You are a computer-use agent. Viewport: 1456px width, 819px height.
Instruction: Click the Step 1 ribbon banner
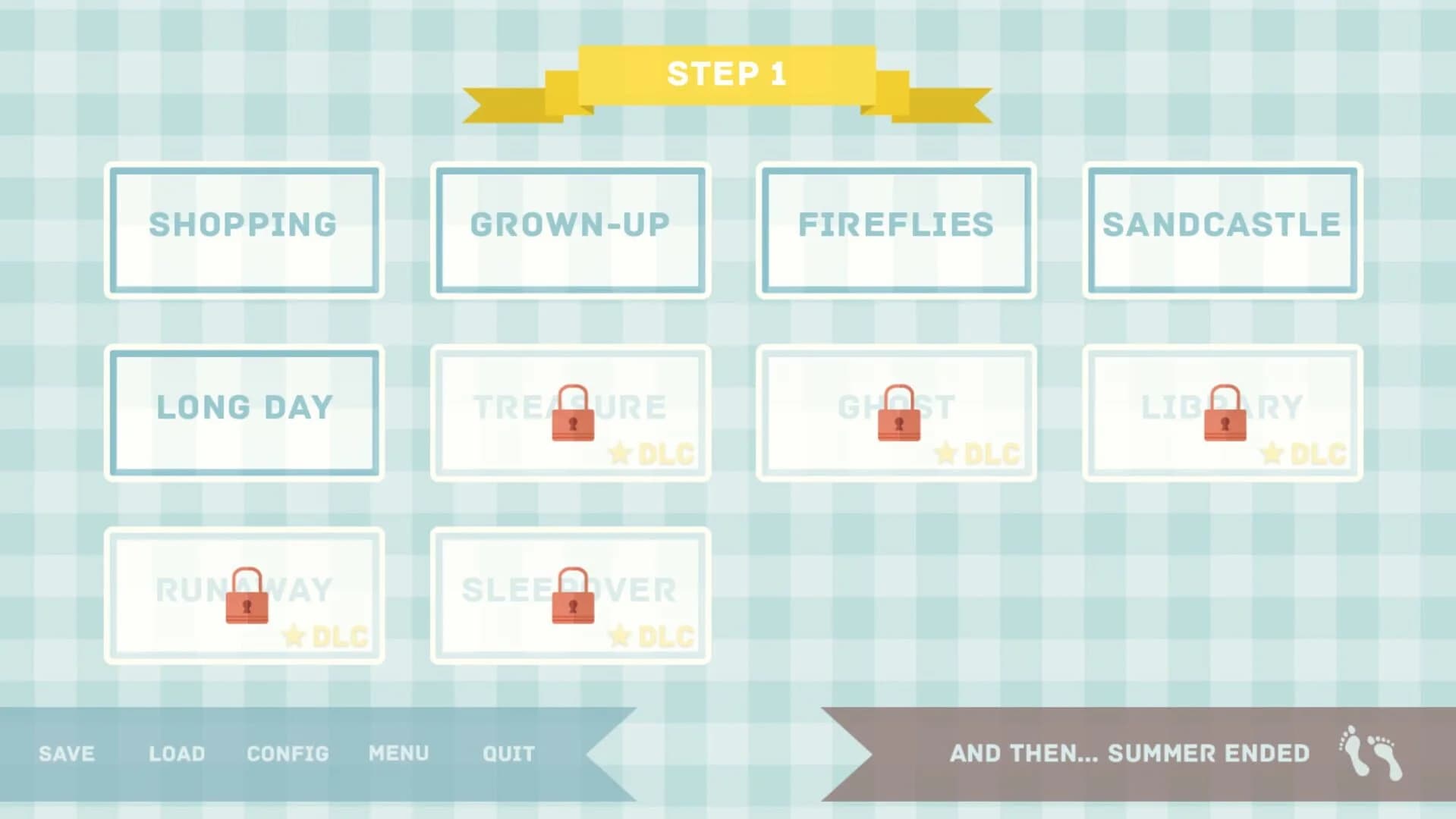click(726, 74)
